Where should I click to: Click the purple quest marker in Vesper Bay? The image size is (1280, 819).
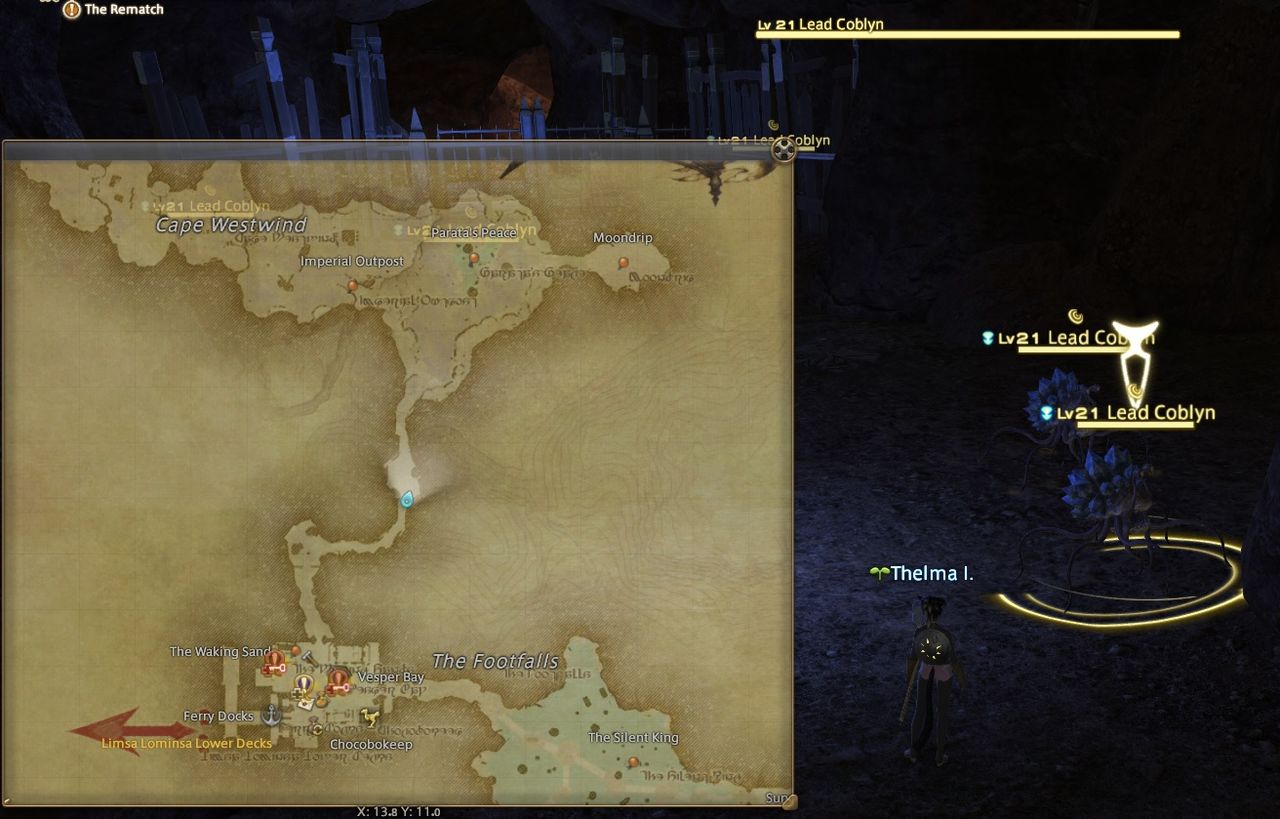coord(304,685)
